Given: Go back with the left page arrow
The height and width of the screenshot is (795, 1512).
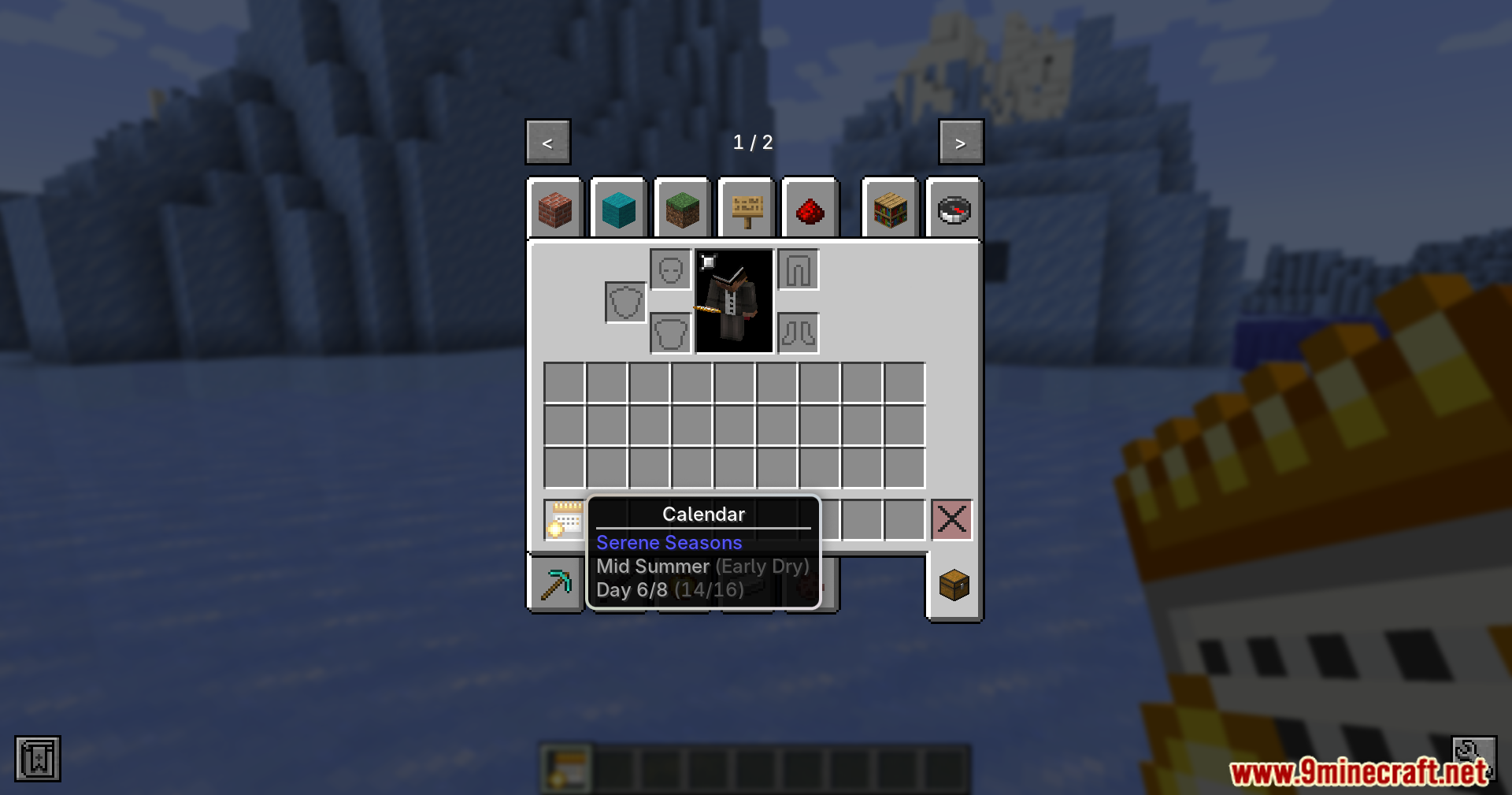Looking at the screenshot, I should [548, 142].
